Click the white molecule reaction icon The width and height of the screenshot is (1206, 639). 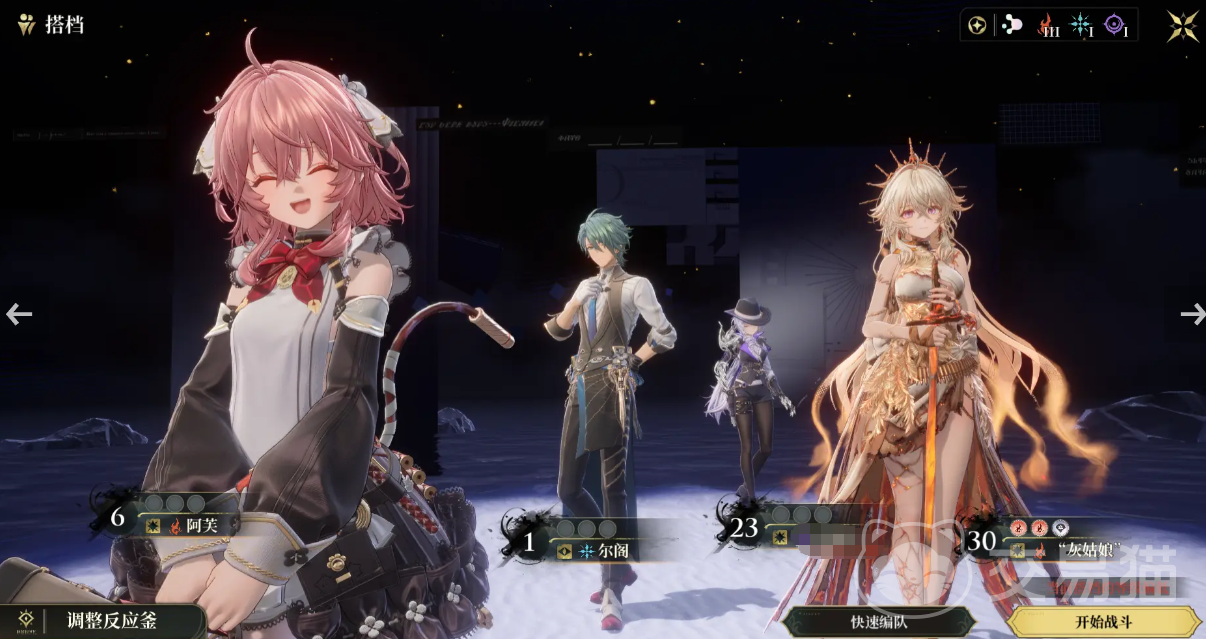(x=1013, y=25)
